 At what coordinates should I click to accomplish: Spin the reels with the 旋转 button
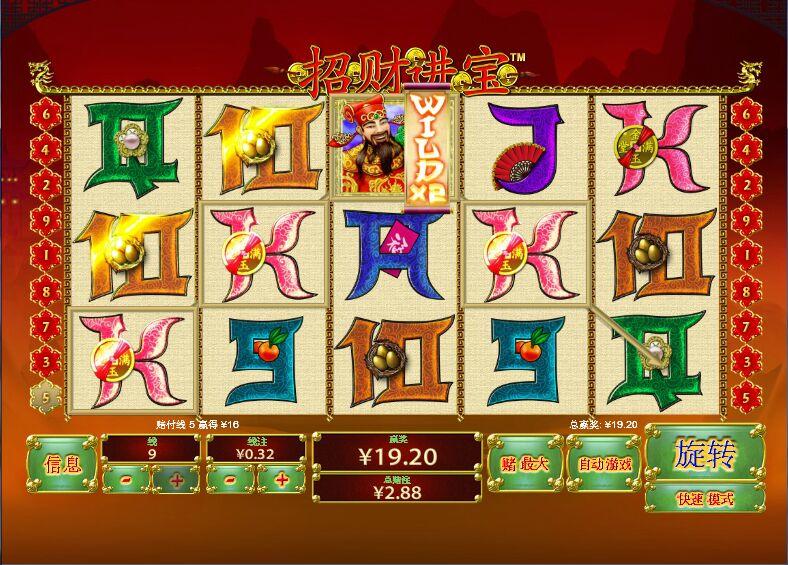coord(705,455)
